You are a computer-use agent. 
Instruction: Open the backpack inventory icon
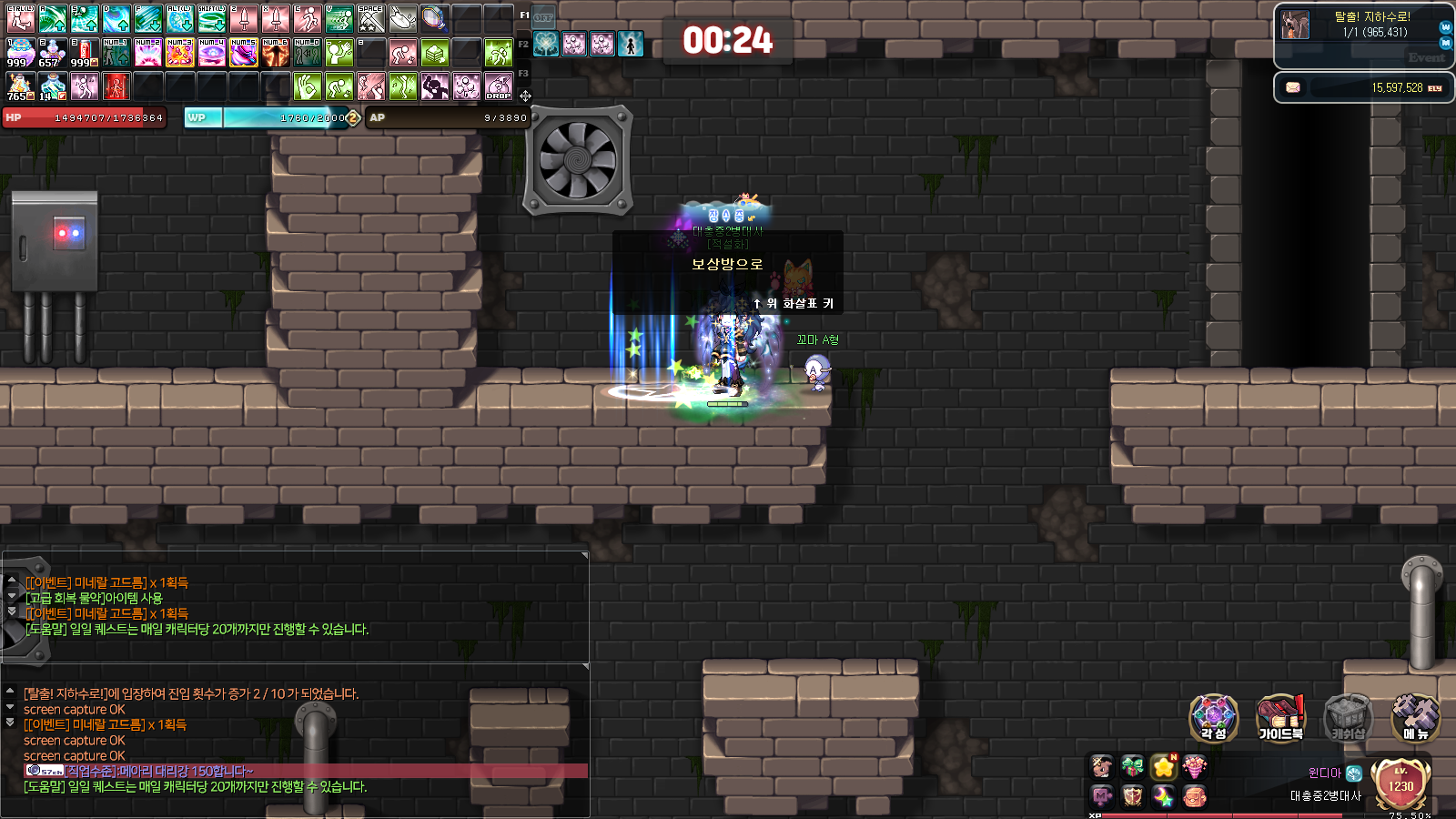click(x=1194, y=797)
